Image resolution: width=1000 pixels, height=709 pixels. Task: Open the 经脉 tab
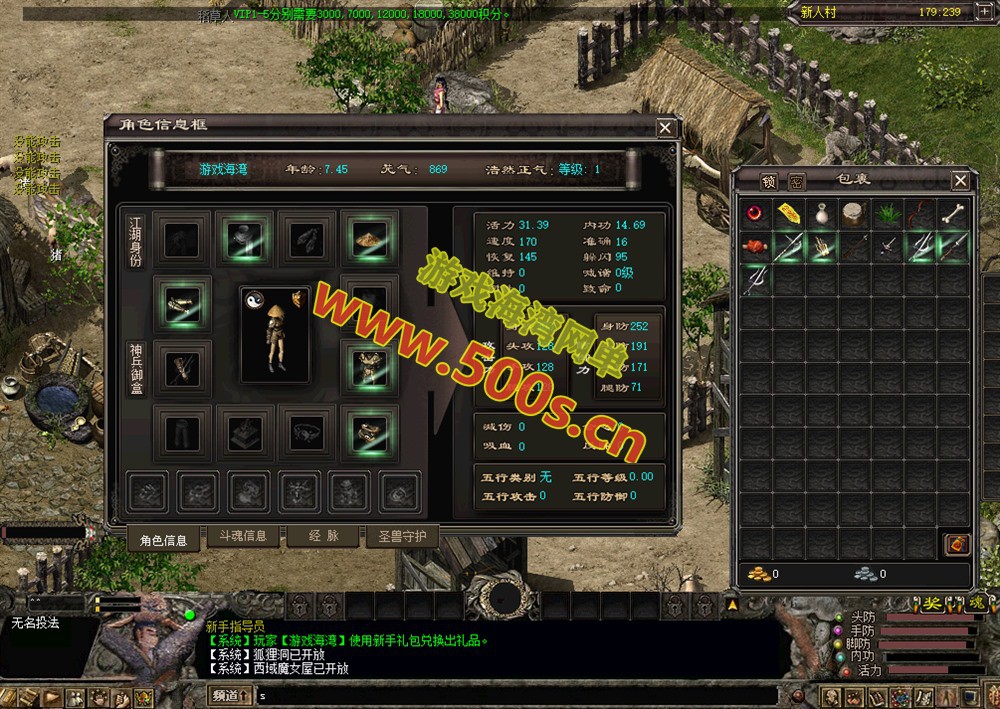click(x=322, y=536)
